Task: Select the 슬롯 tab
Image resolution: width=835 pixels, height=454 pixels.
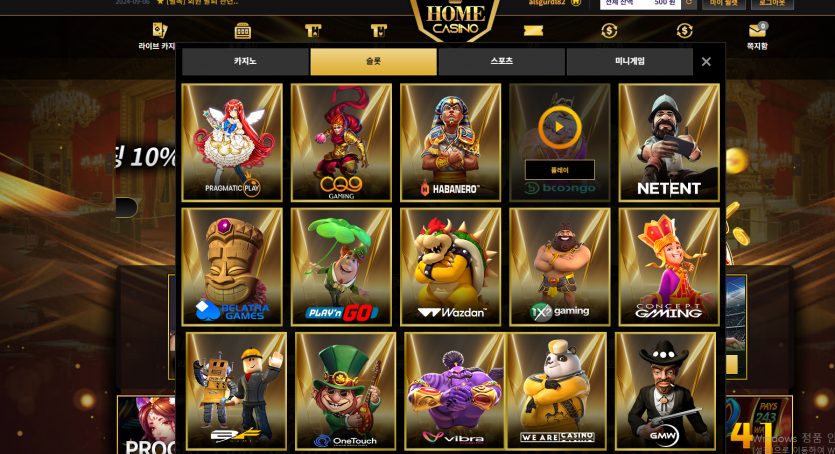Action: (373, 62)
